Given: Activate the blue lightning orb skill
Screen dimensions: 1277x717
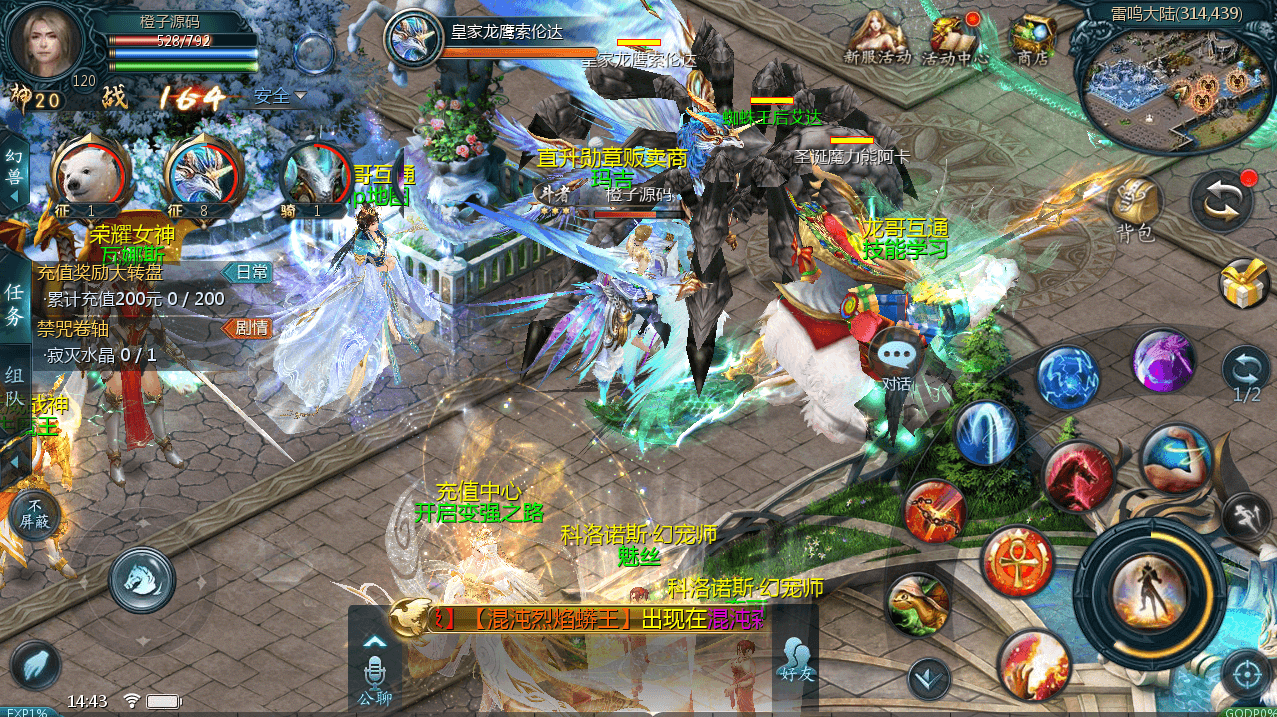Looking at the screenshot, I should (1068, 378).
